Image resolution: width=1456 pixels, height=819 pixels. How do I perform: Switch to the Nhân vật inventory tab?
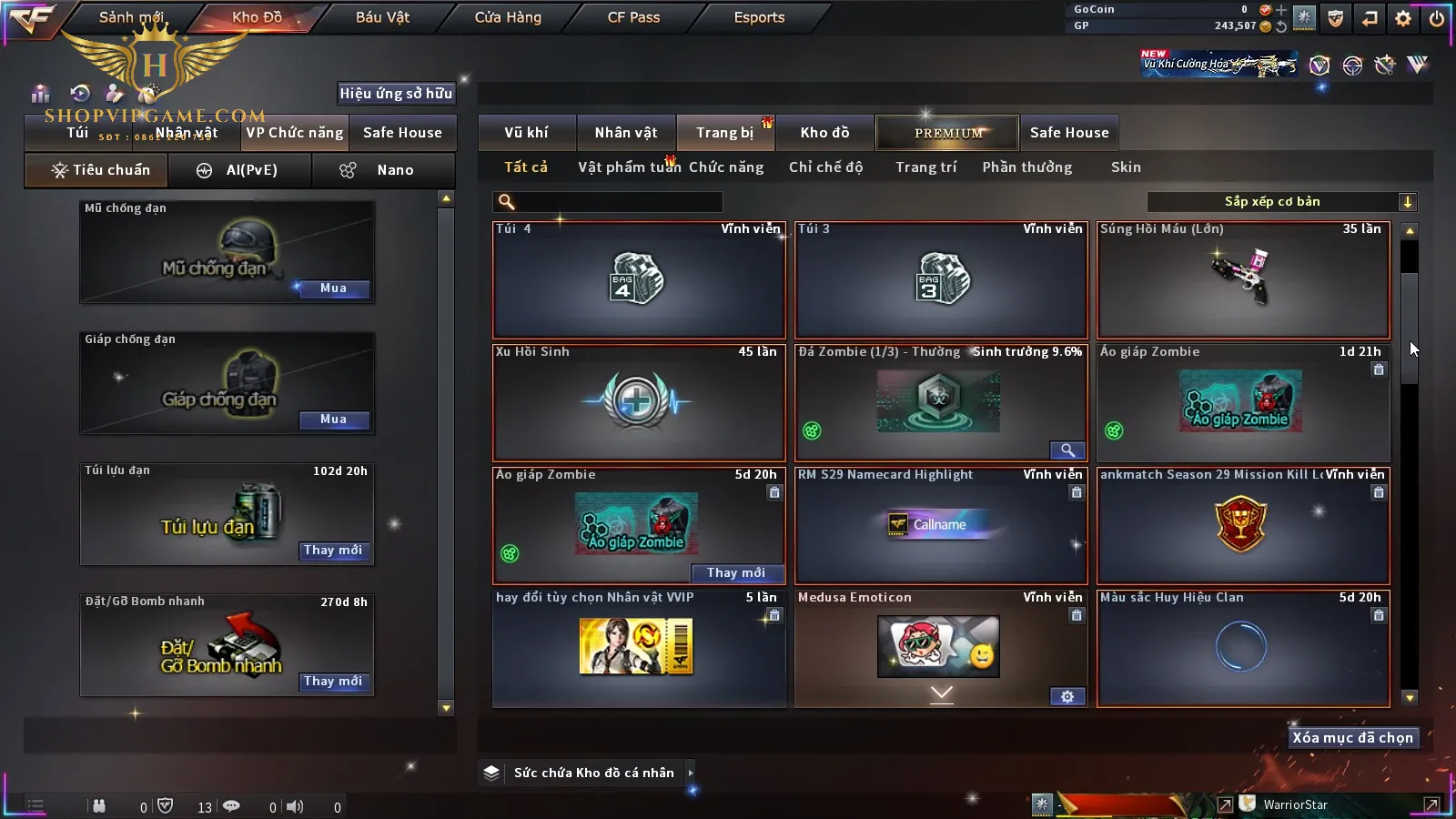tap(626, 133)
